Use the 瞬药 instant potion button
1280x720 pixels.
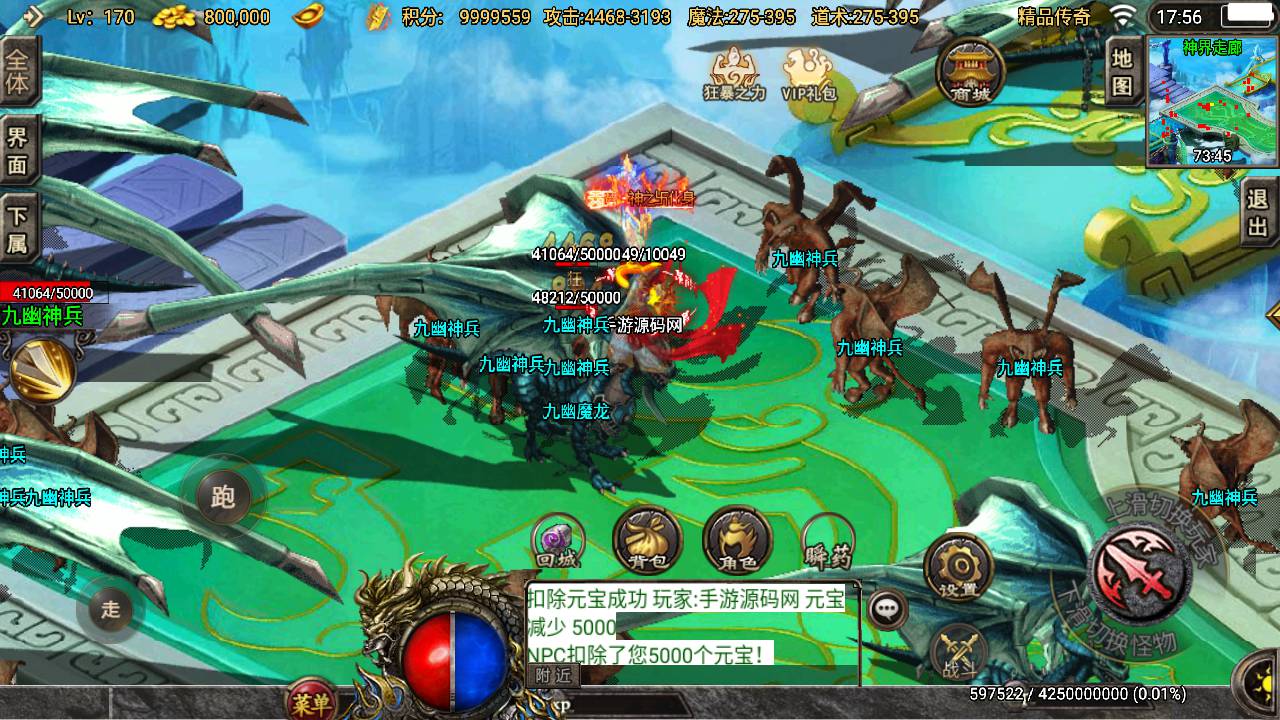(827, 541)
